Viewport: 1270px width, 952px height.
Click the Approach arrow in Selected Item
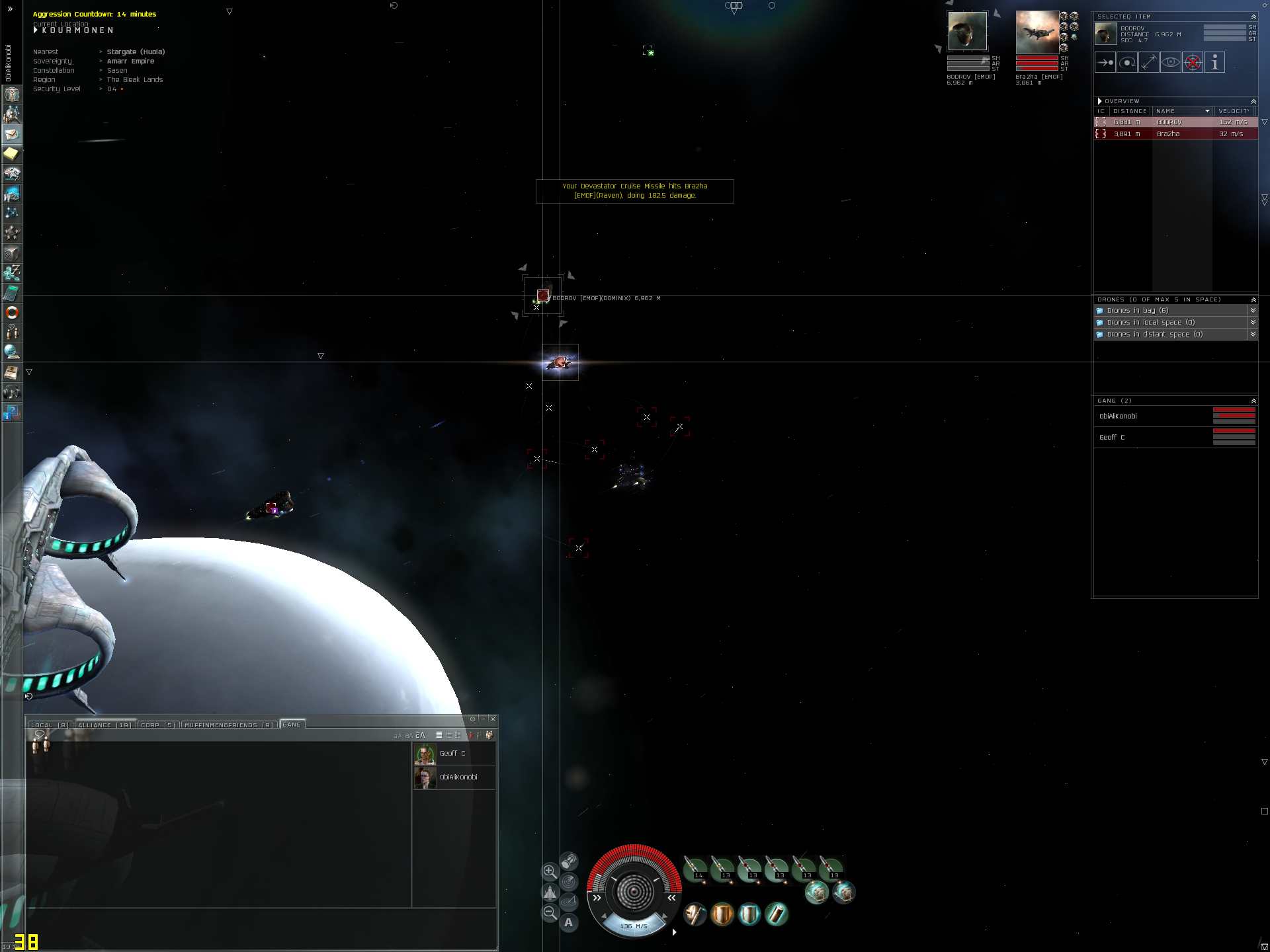point(1105,63)
